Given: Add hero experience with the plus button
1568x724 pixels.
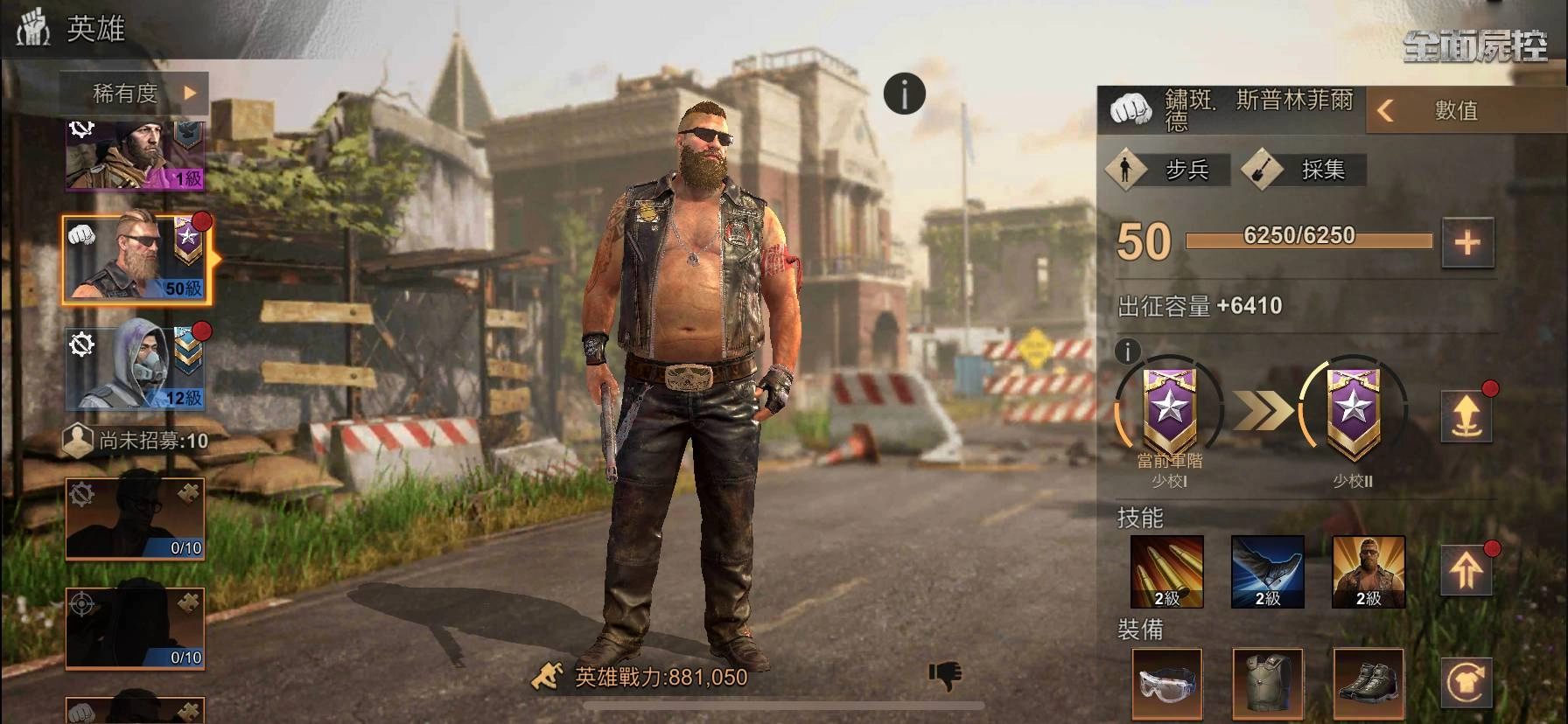Looking at the screenshot, I should pyautogui.click(x=1467, y=242).
